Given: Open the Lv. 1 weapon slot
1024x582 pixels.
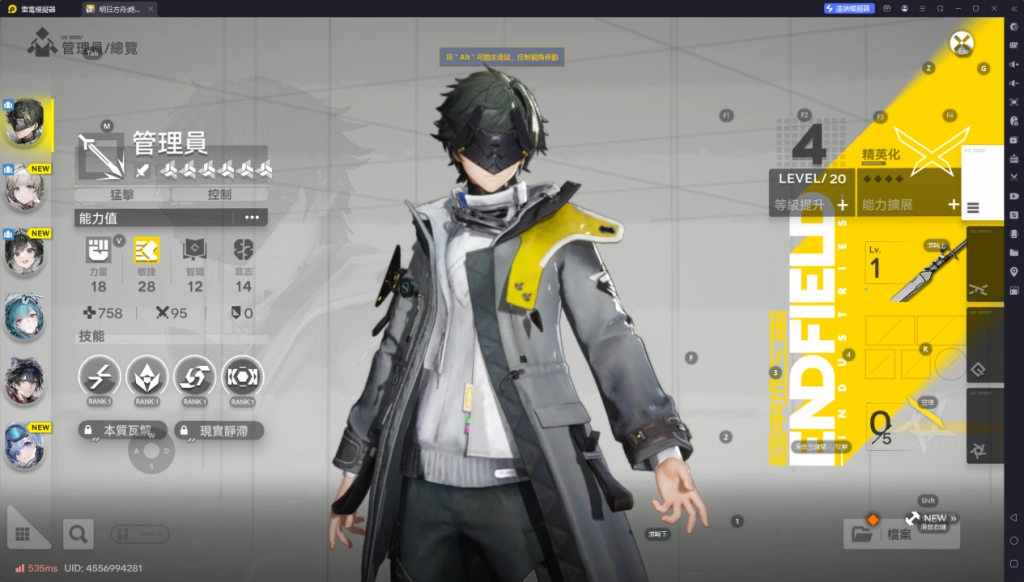Looking at the screenshot, I should 912,272.
